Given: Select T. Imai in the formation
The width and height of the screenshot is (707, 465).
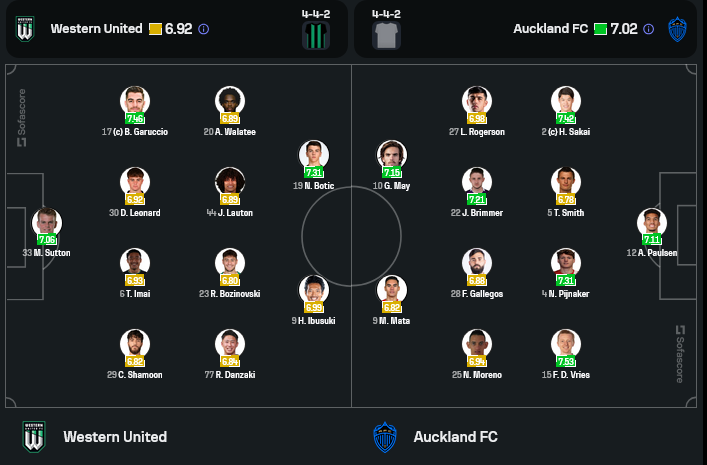Looking at the screenshot, I should pos(135,264).
